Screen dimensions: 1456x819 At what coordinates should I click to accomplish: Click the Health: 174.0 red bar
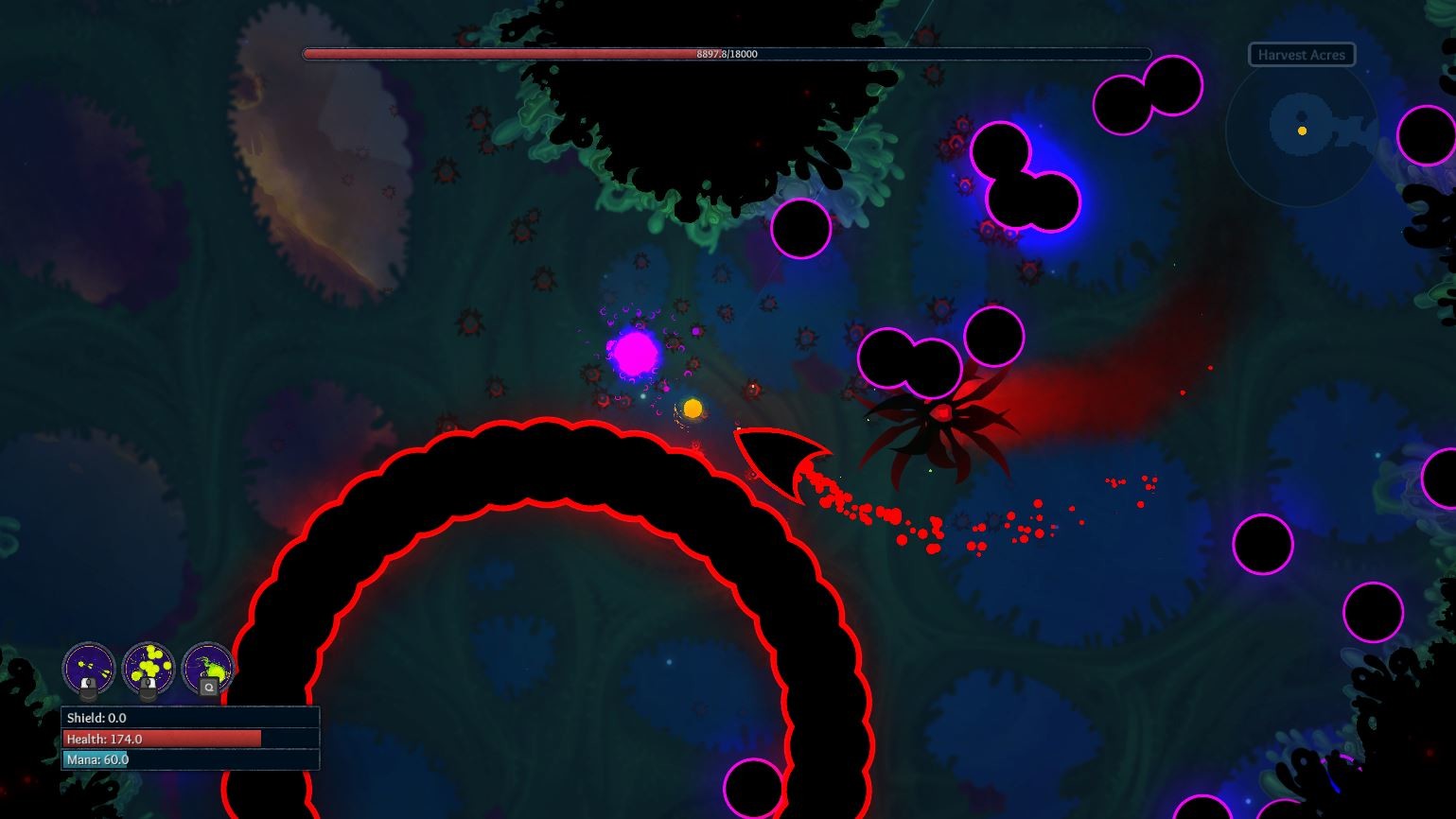point(161,739)
